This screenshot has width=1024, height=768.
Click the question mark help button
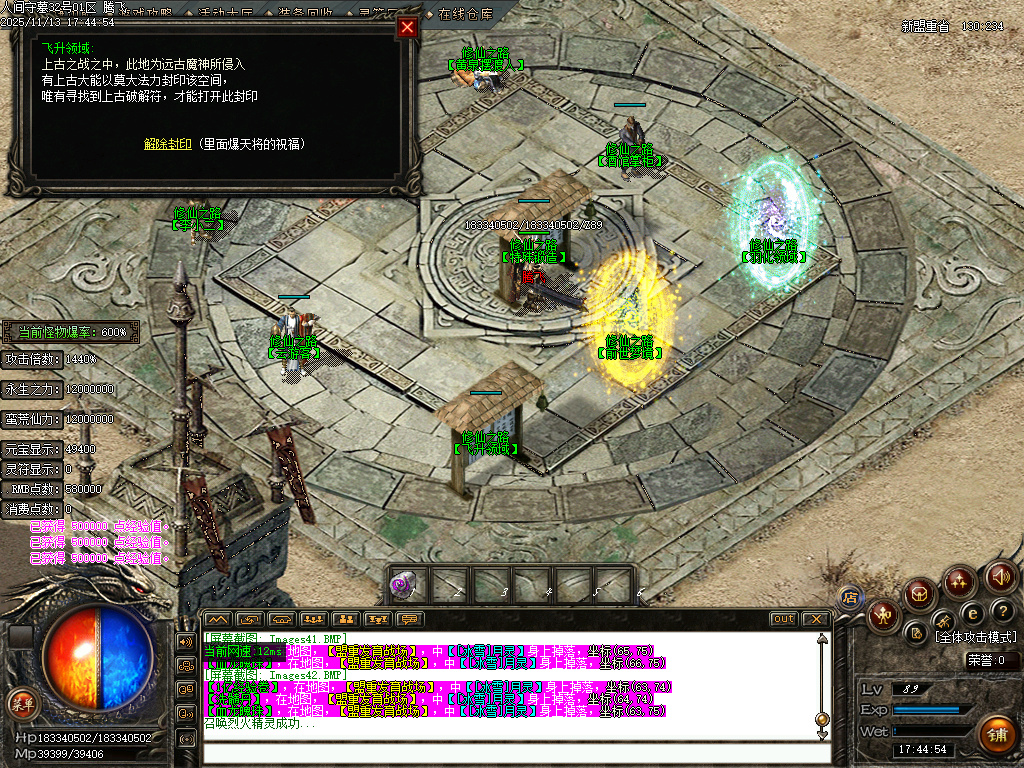pyautogui.click(x=1003, y=610)
